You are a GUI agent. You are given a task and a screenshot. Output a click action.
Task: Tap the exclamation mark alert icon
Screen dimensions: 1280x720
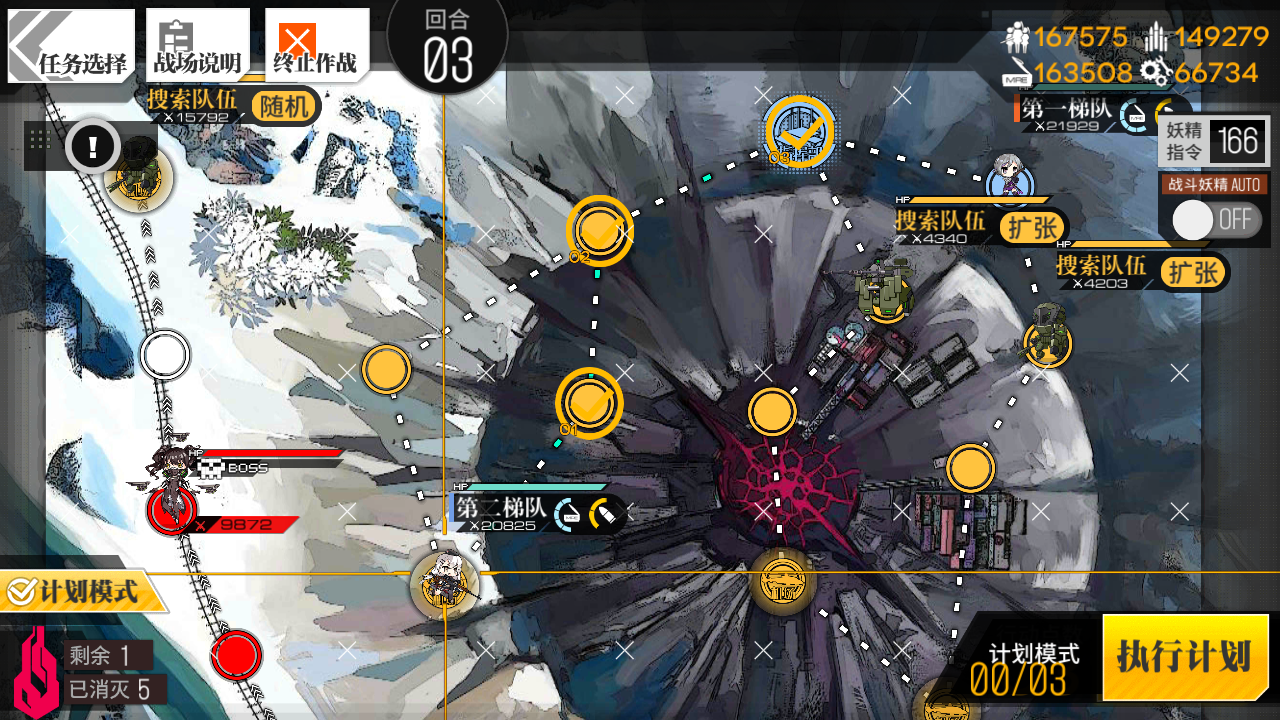pos(93,148)
